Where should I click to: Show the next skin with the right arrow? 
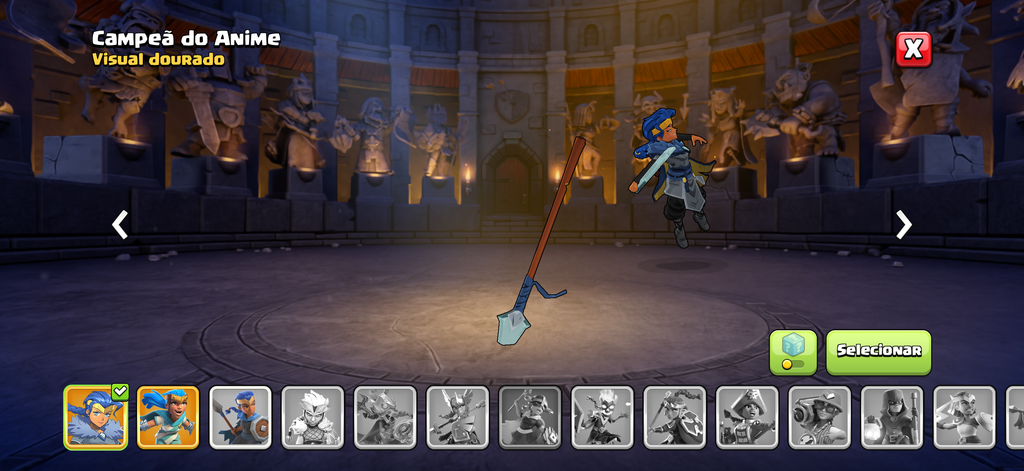(904, 225)
